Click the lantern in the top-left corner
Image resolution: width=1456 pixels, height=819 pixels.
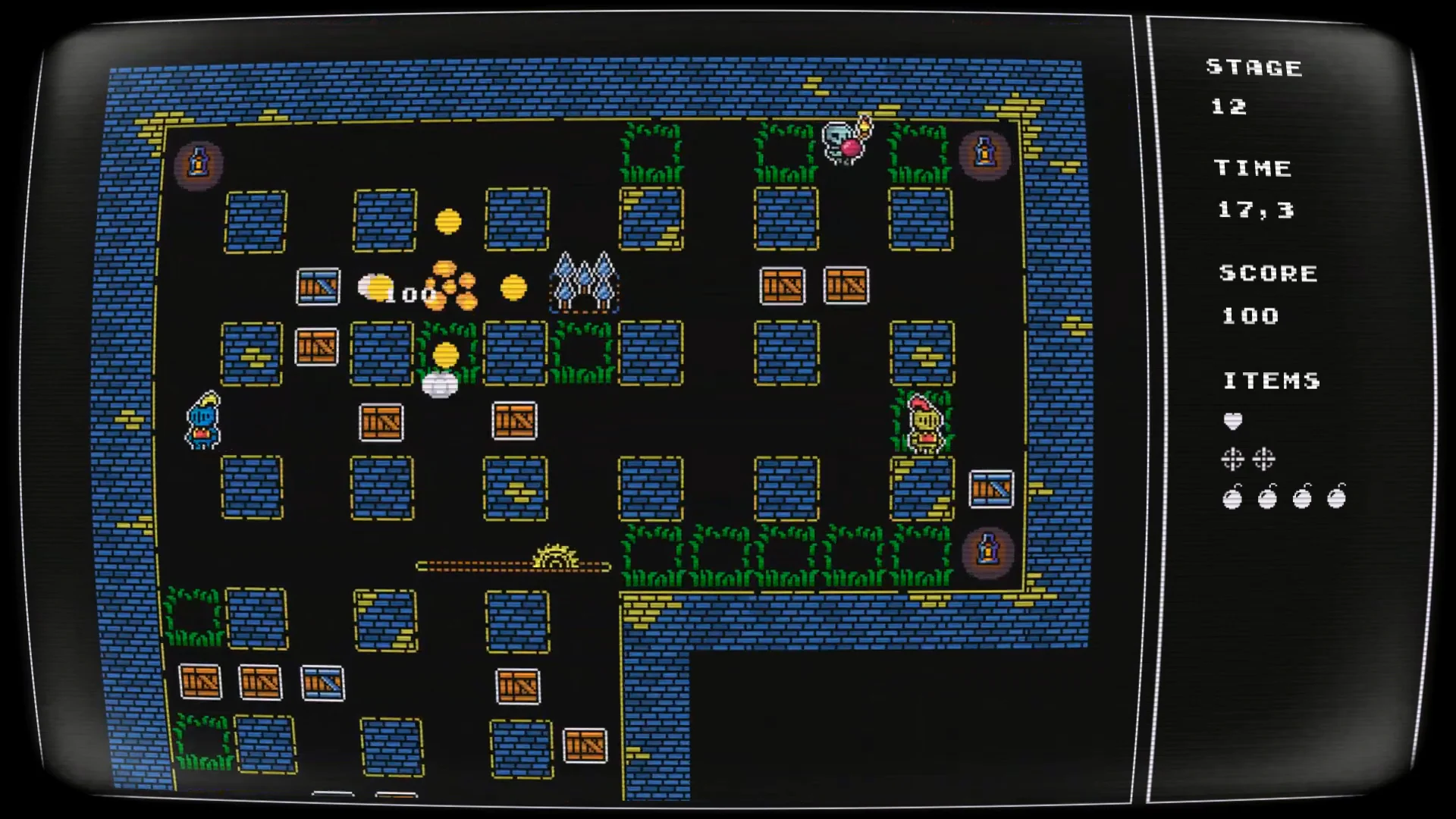pyautogui.click(x=197, y=162)
